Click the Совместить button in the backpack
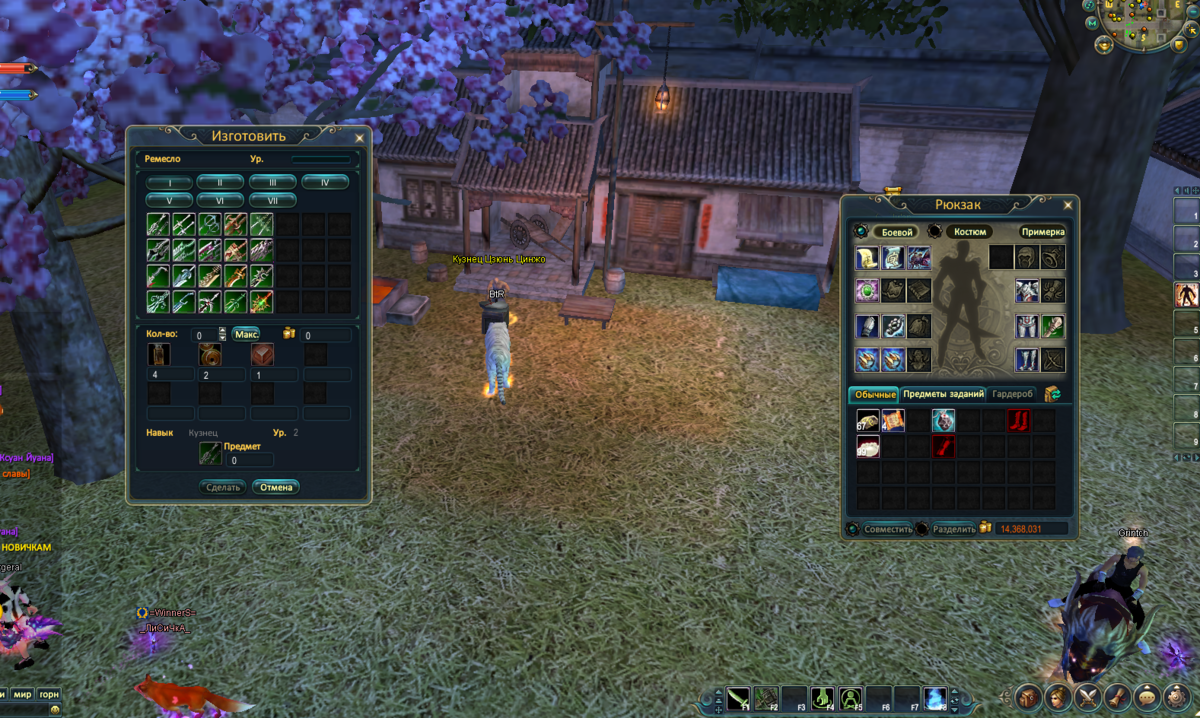 click(x=888, y=529)
